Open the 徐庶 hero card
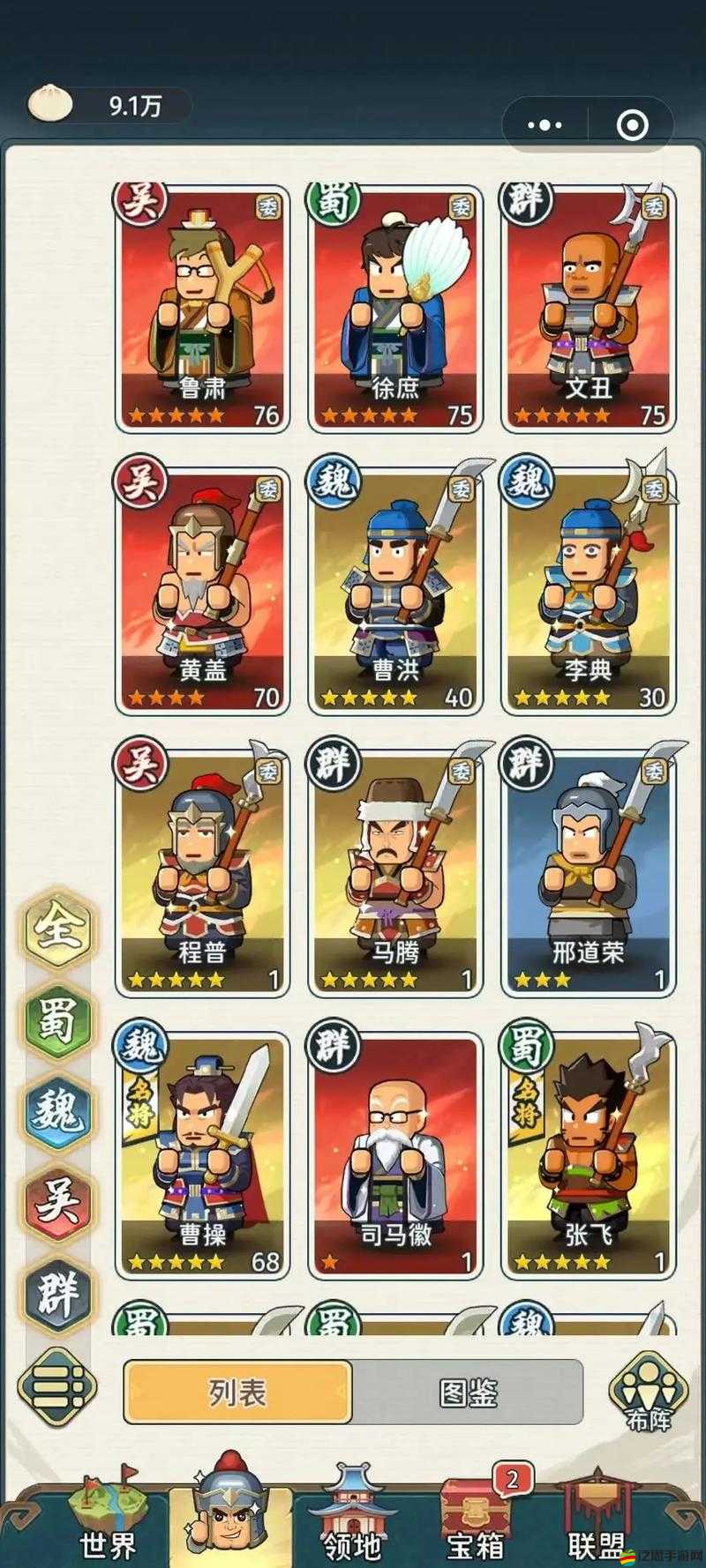Image resolution: width=706 pixels, height=1568 pixels. tap(395, 309)
